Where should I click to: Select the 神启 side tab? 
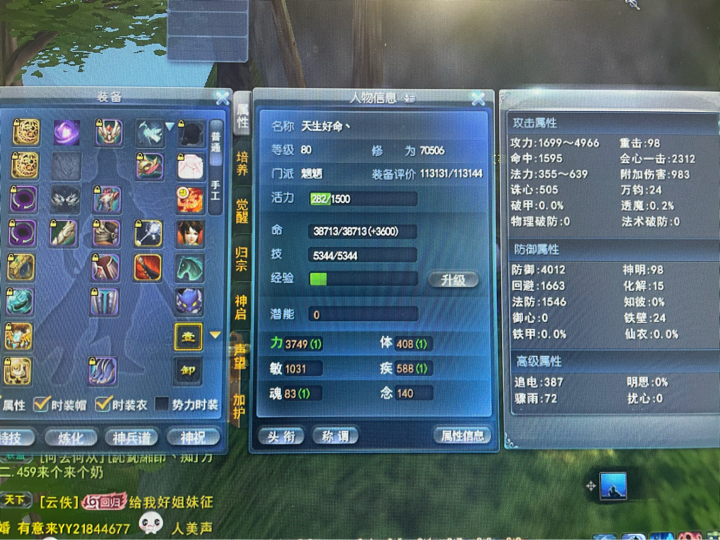pyautogui.click(x=242, y=304)
